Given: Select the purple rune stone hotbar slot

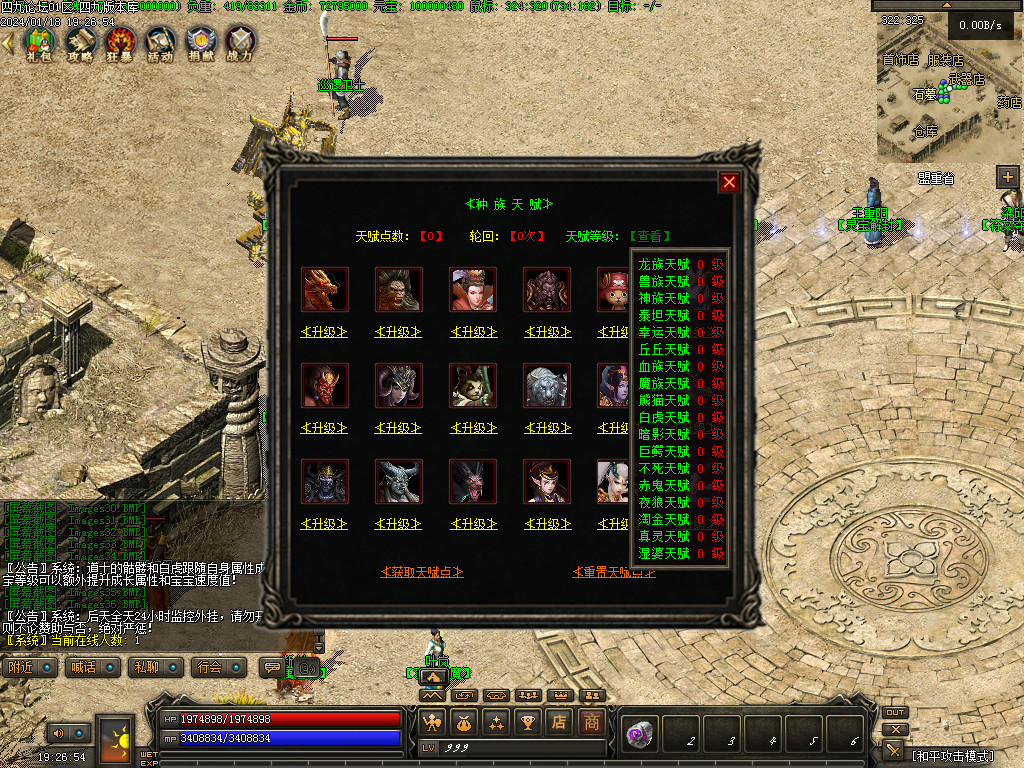Looking at the screenshot, I should click(x=638, y=735).
